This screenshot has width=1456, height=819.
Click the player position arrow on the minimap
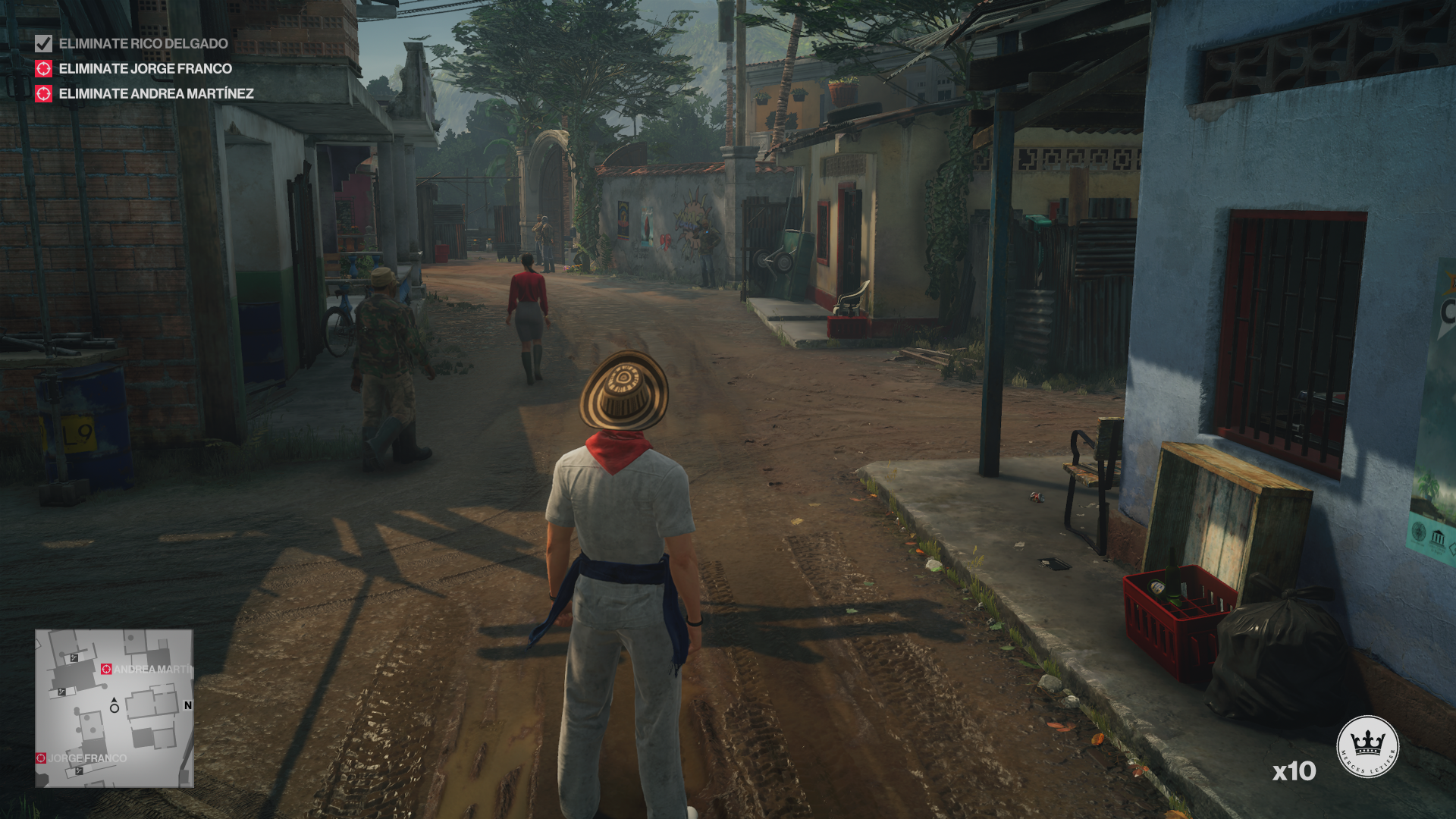tap(114, 701)
